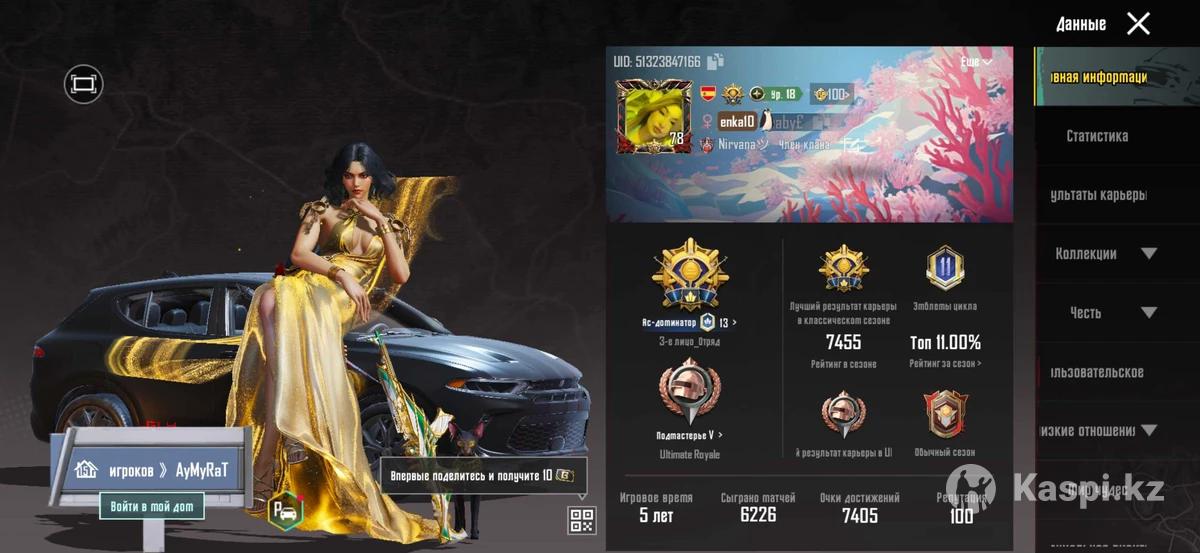
Task: Switch to the Честь tab
Action: tap(1086, 313)
